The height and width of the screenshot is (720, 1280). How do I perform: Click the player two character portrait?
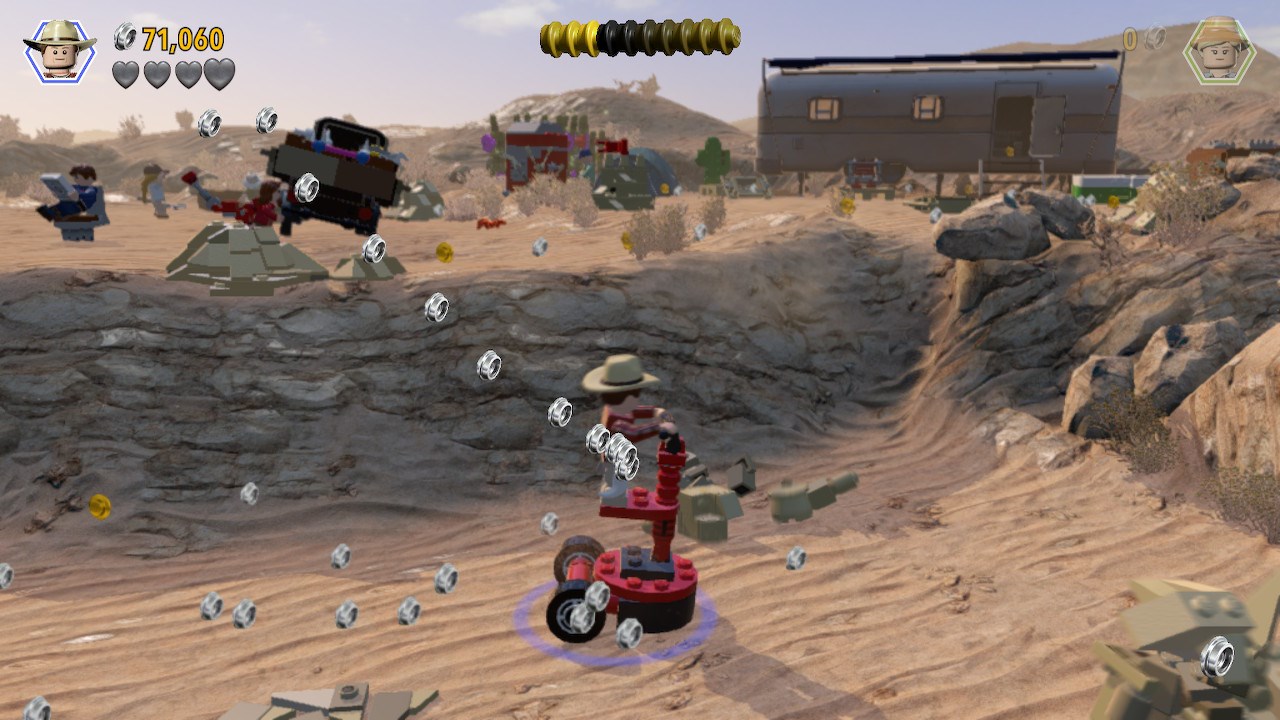(1219, 50)
